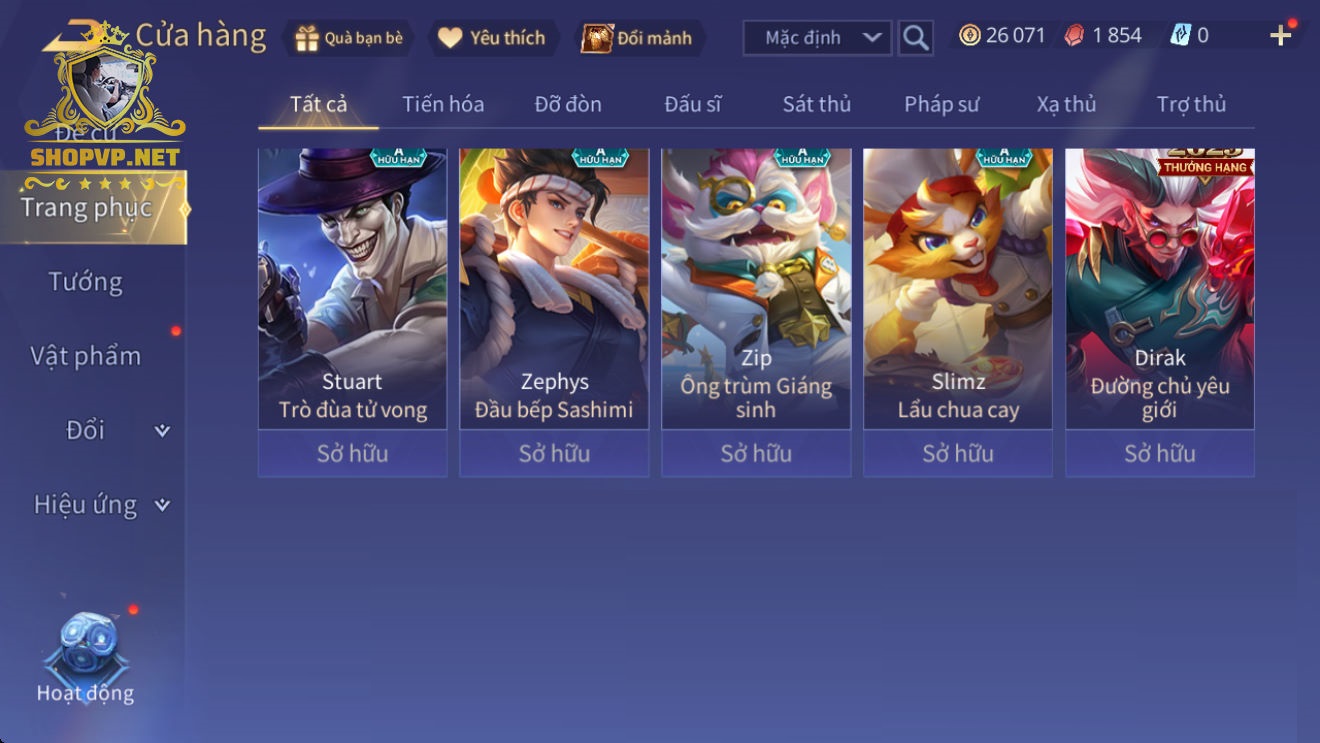Go to the Vật phẩm items menu
Screen dimensions: 1320x743
coord(86,356)
